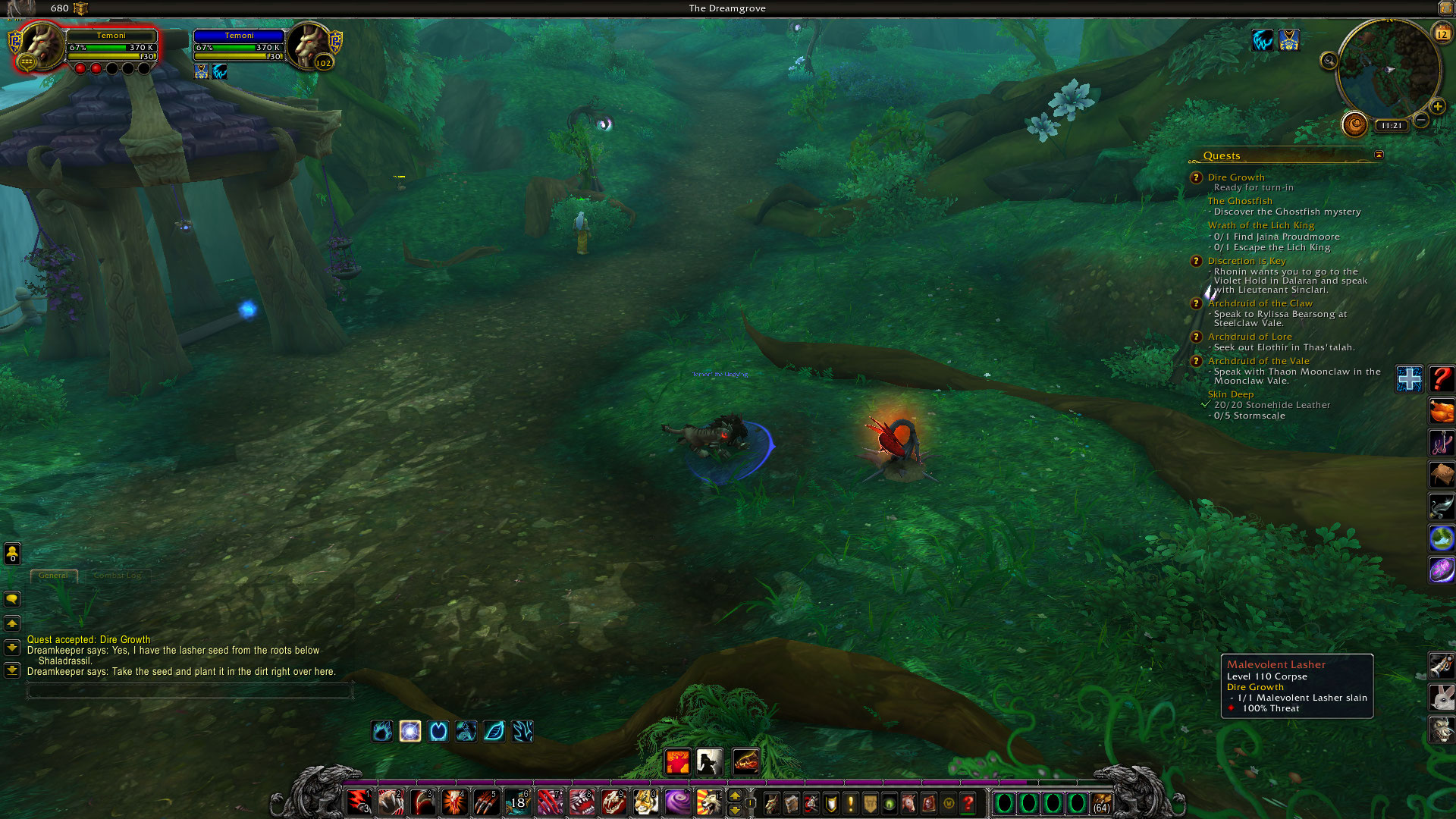Viewport: 1456px width, 819px height.
Task: Zoom in the minimap with plus button
Action: pos(1437,107)
